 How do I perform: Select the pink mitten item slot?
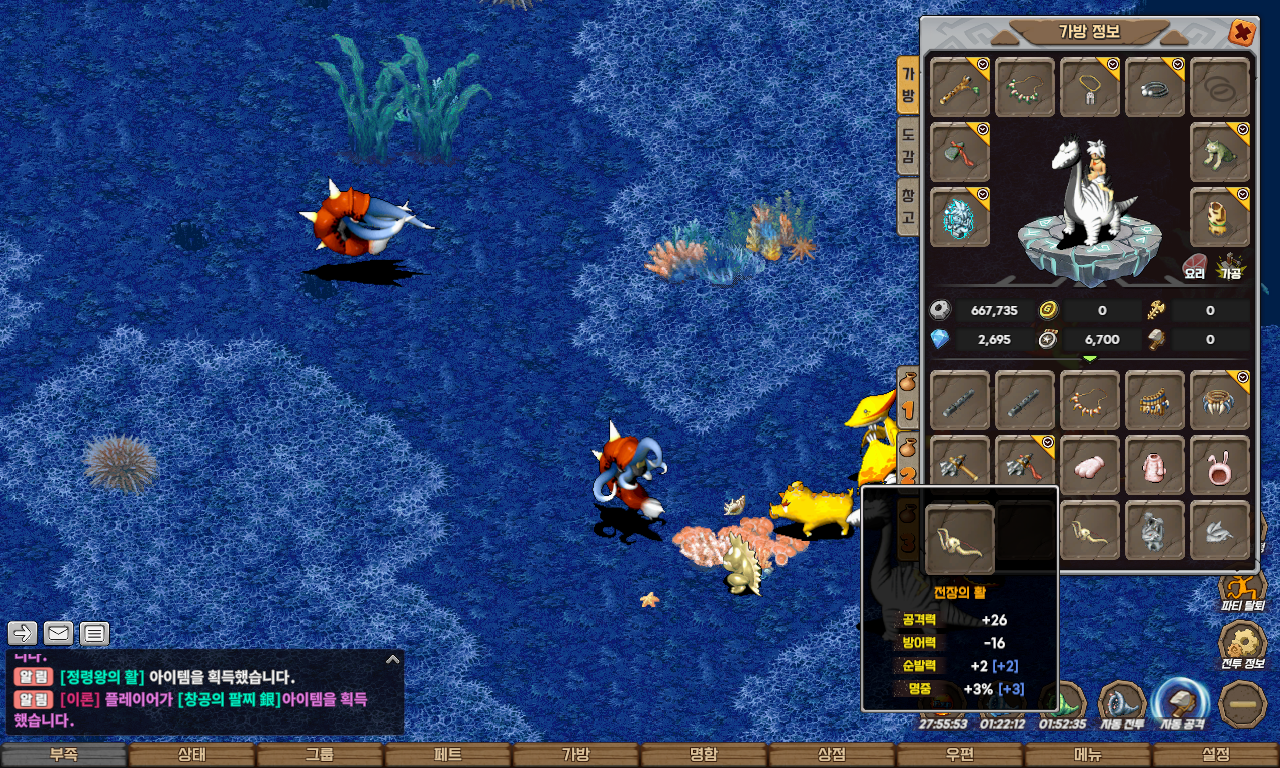[1090, 465]
